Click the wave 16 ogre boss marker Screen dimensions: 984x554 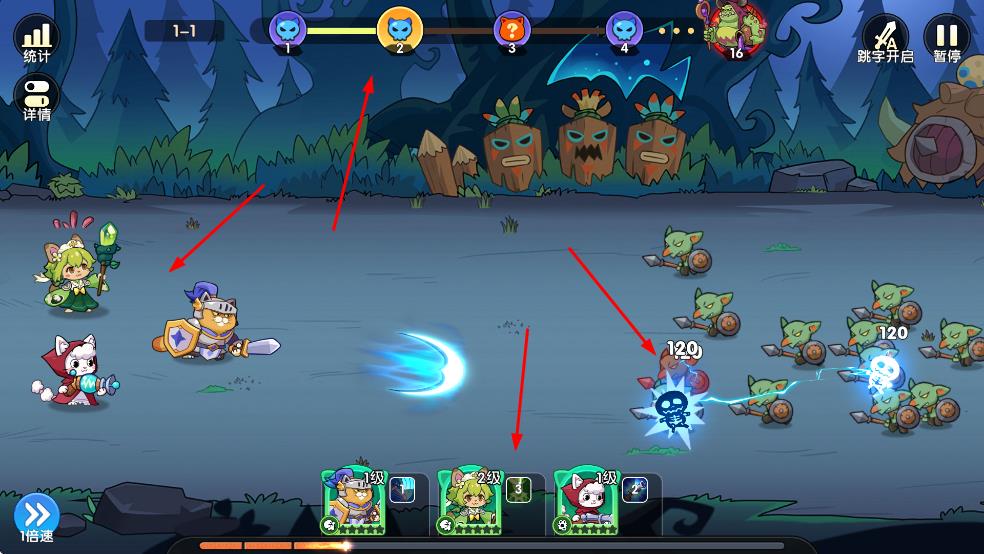tap(734, 29)
